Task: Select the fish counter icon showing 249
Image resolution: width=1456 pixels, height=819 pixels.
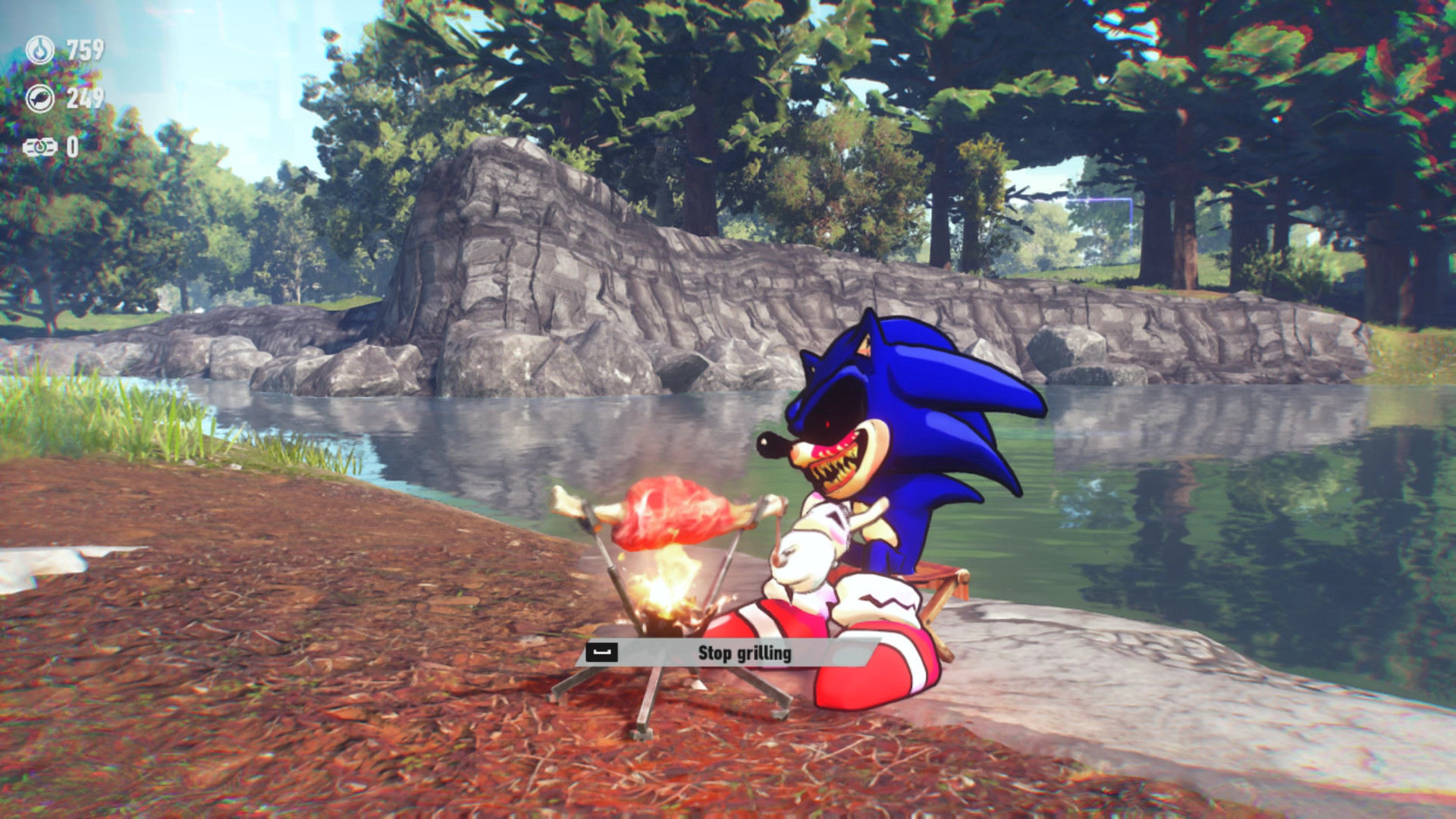Action: [x=40, y=96]
